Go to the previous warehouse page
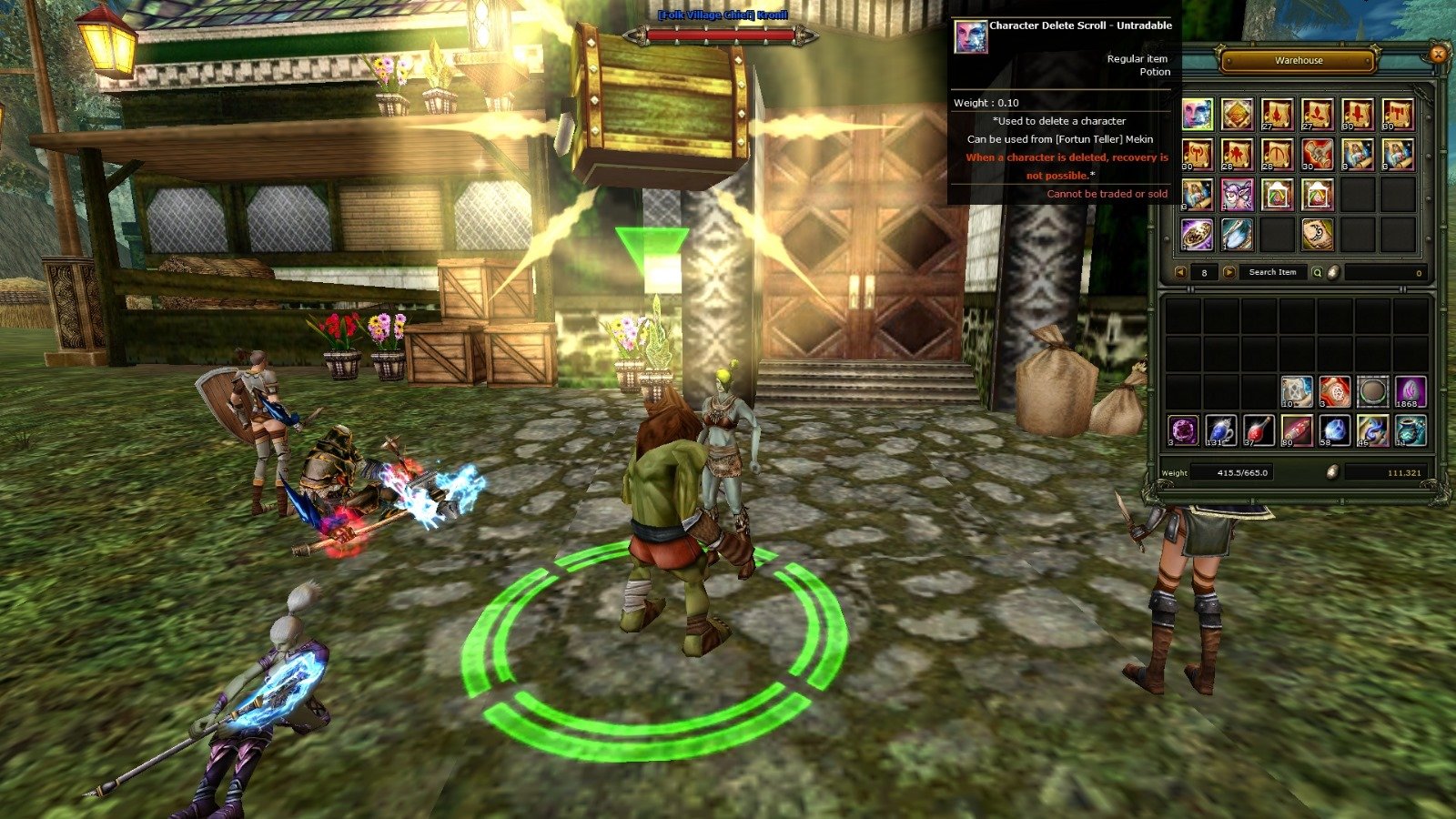This screenshot has width=1456, height=819. [1180, 272]
